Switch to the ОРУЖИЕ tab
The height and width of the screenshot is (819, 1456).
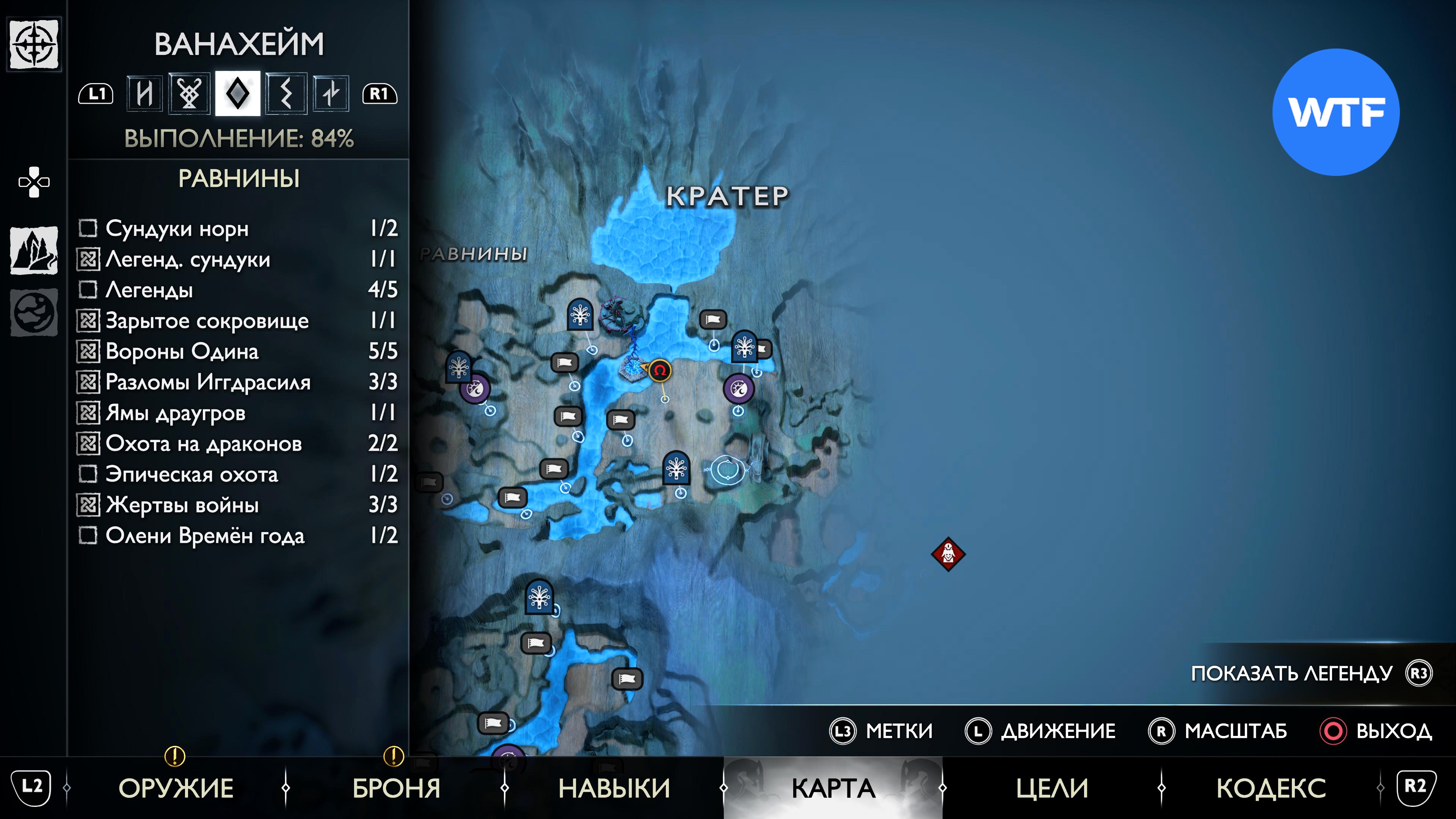point(176,788)
